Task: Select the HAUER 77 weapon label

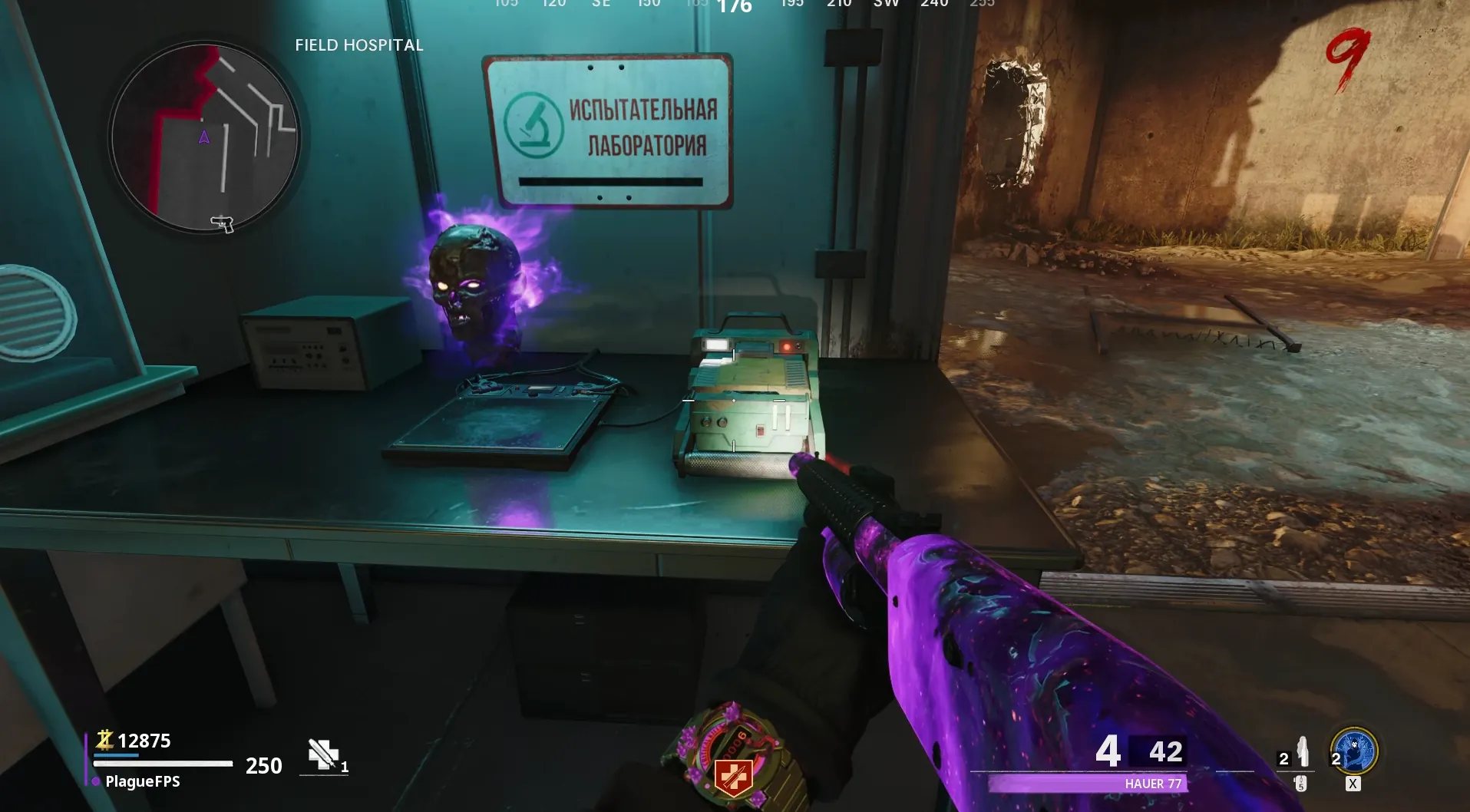Action: (1152, 784)
